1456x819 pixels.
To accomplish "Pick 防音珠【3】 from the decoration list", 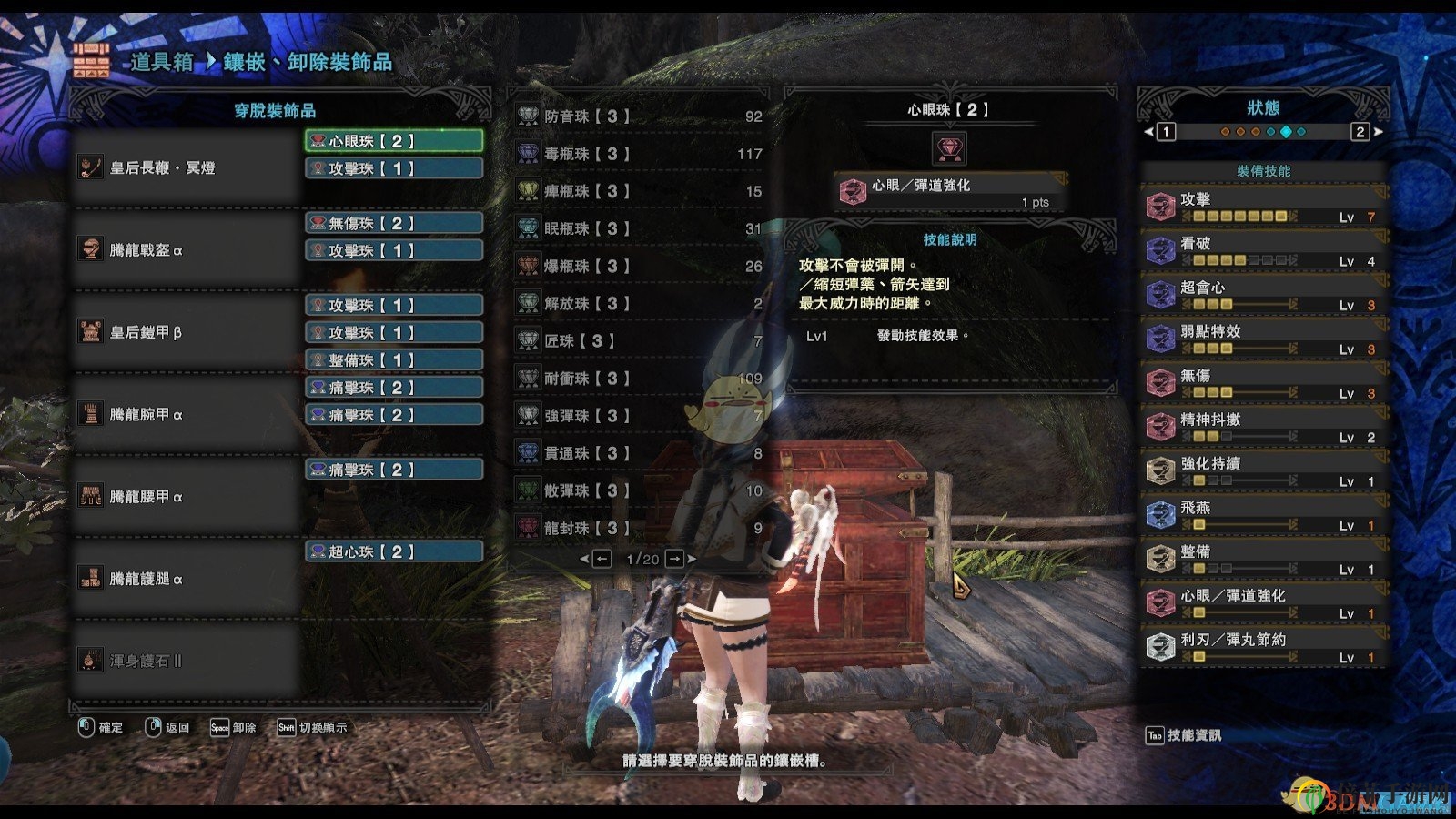I will pyautogui.click(x=639, y=116).
